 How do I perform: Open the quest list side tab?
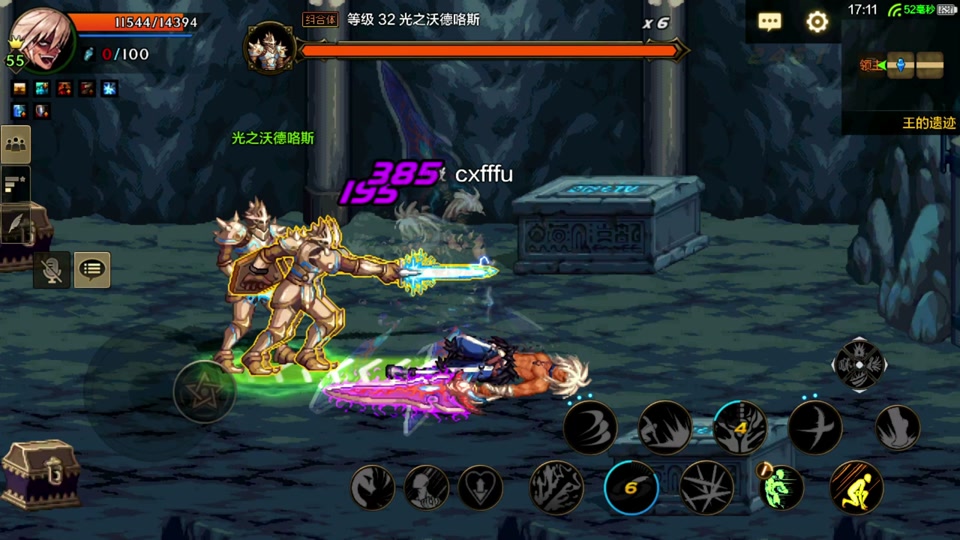click(x=15, y=183)
